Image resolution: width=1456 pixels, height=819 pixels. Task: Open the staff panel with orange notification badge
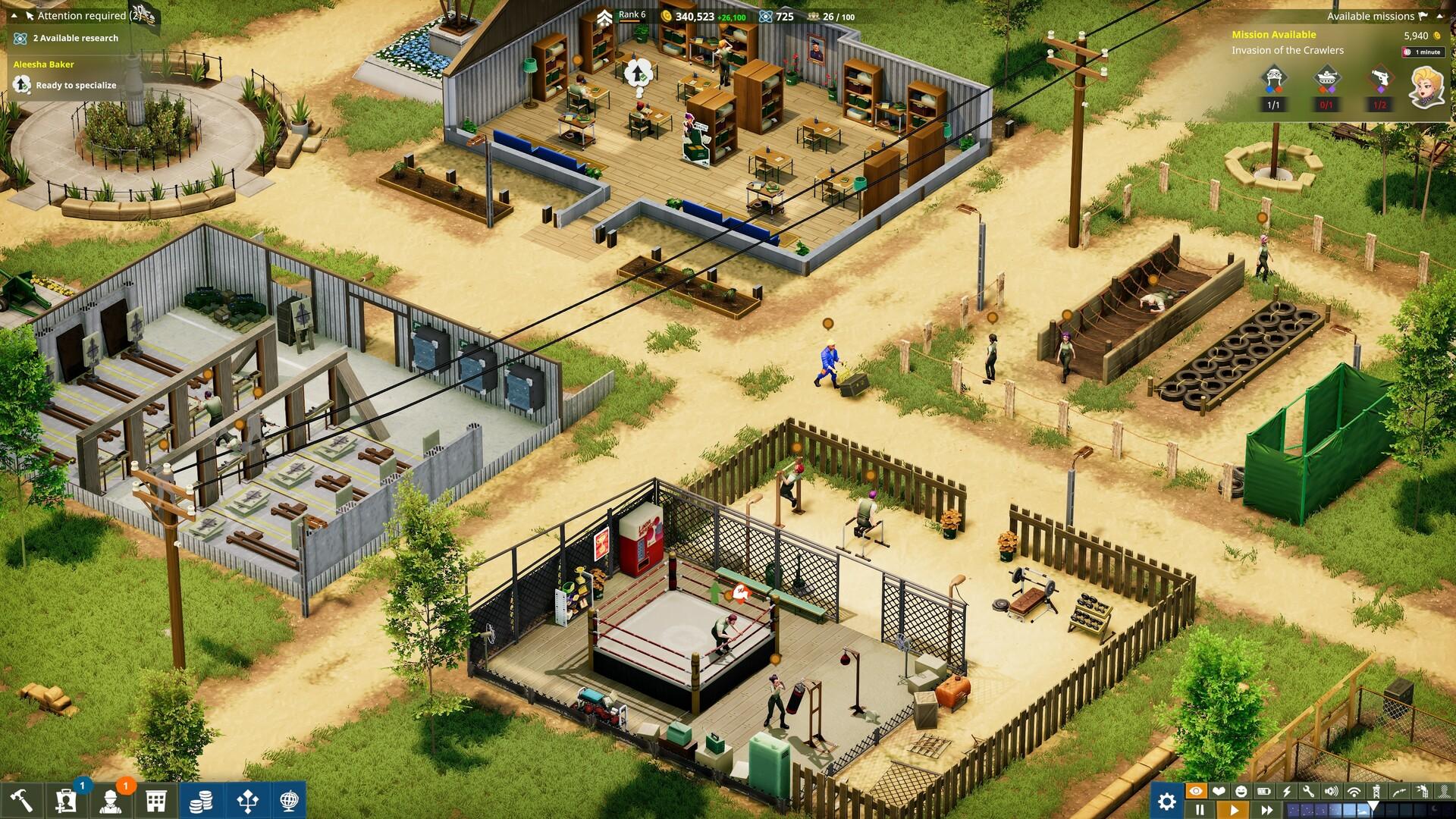pyautogui.click(x=109, y=801)
